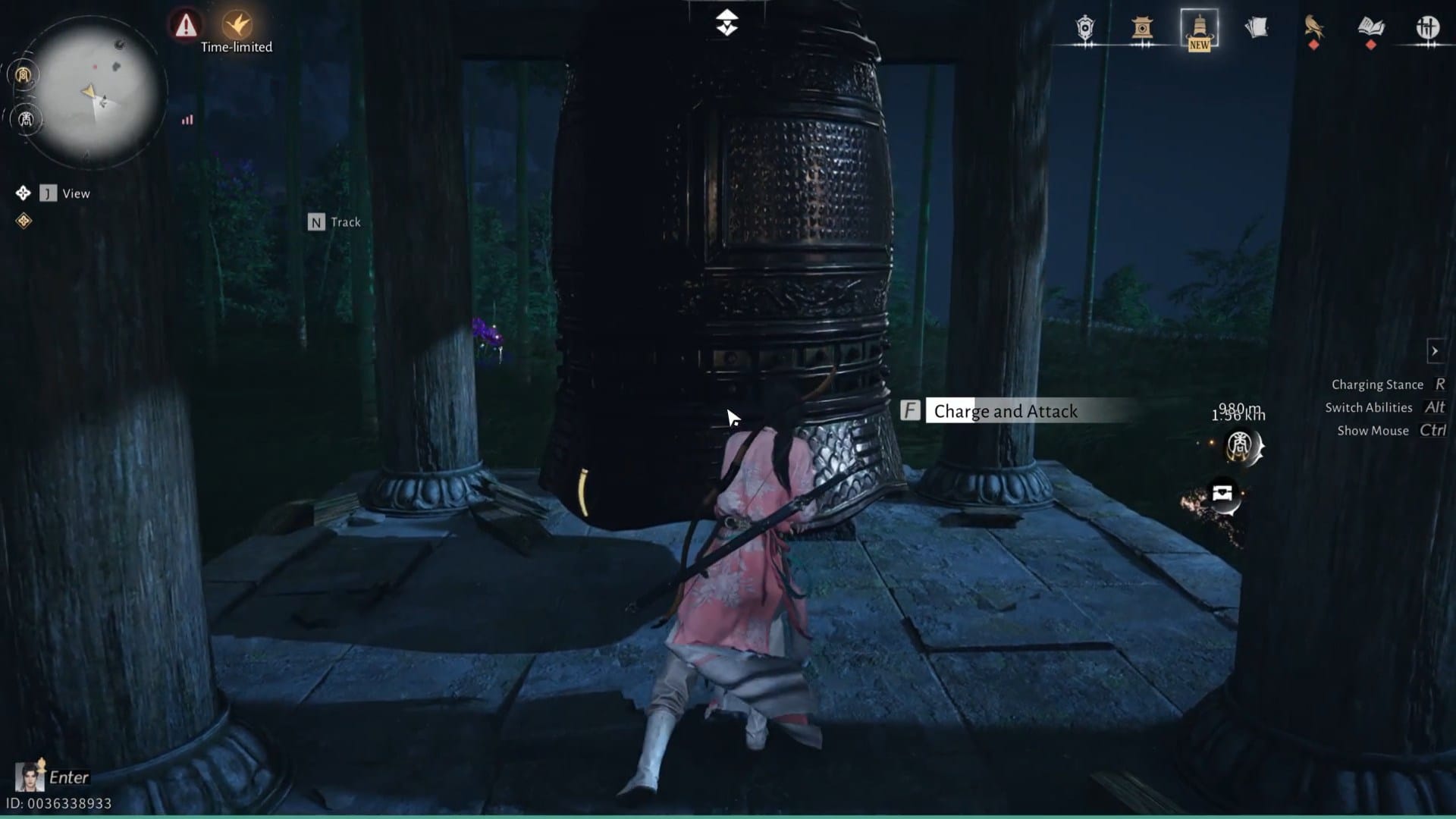Click the signal strength bars indicator
Screen dimensions: 1456x819
(187, 120)
